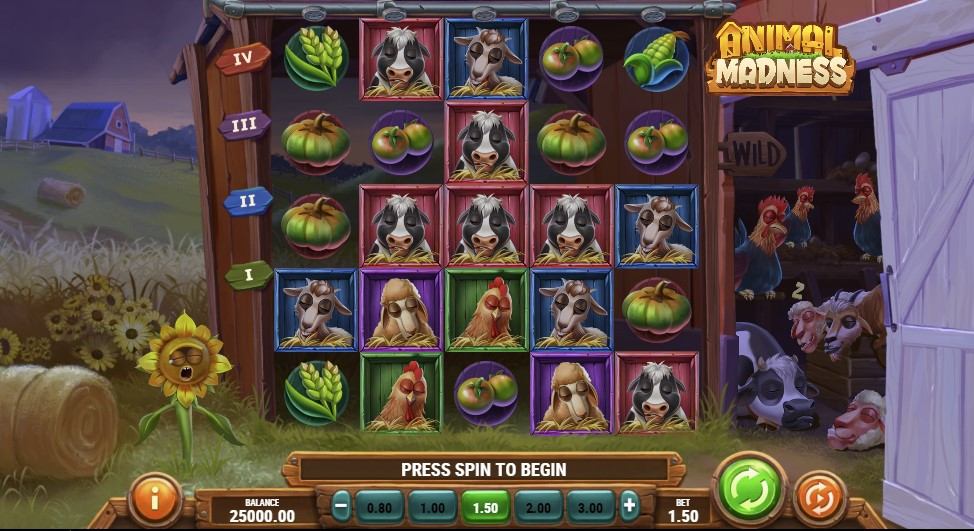Select the 1.50 bet amount
The image size is (974, 531).
click(485, 506)
